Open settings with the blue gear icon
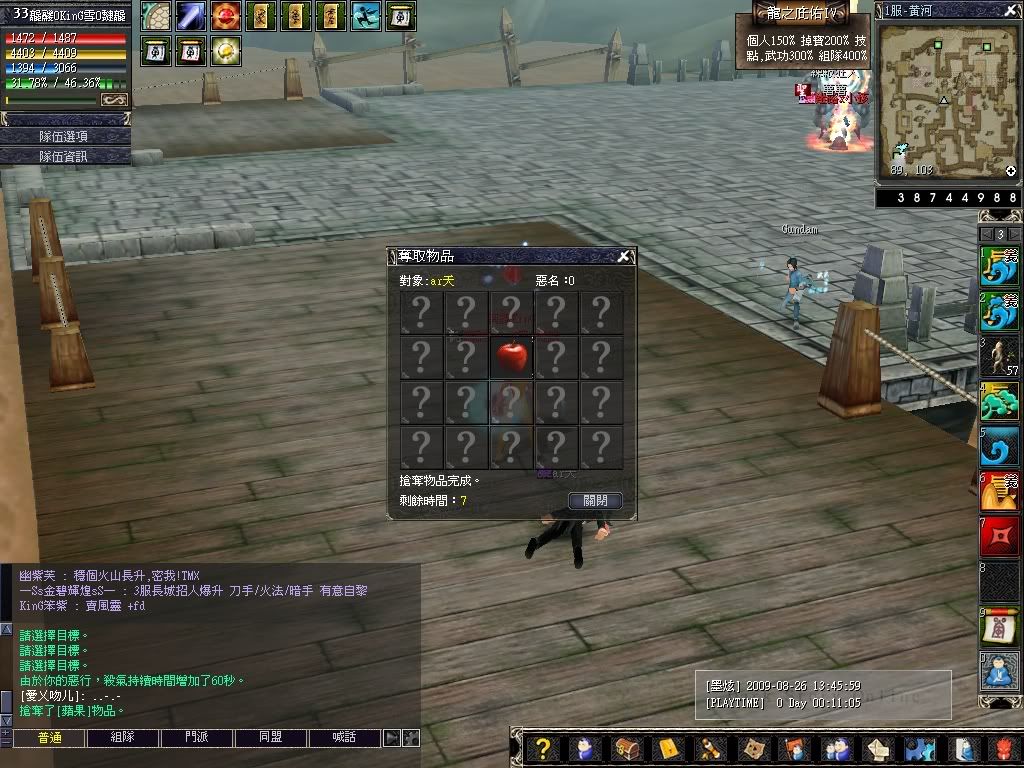 pyautogui.click(x=918, y=749)
